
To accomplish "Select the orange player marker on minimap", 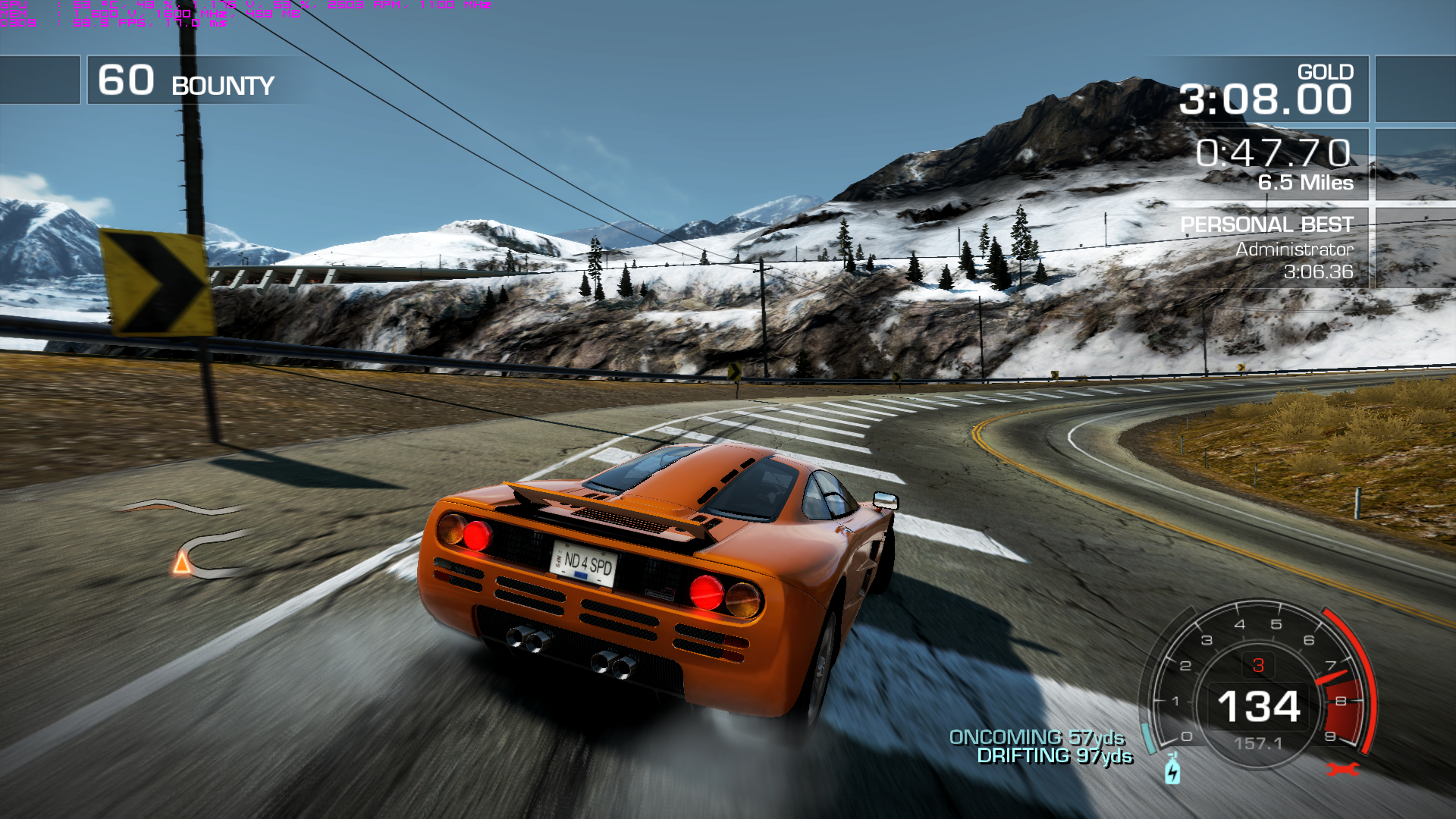I will 181,563.
